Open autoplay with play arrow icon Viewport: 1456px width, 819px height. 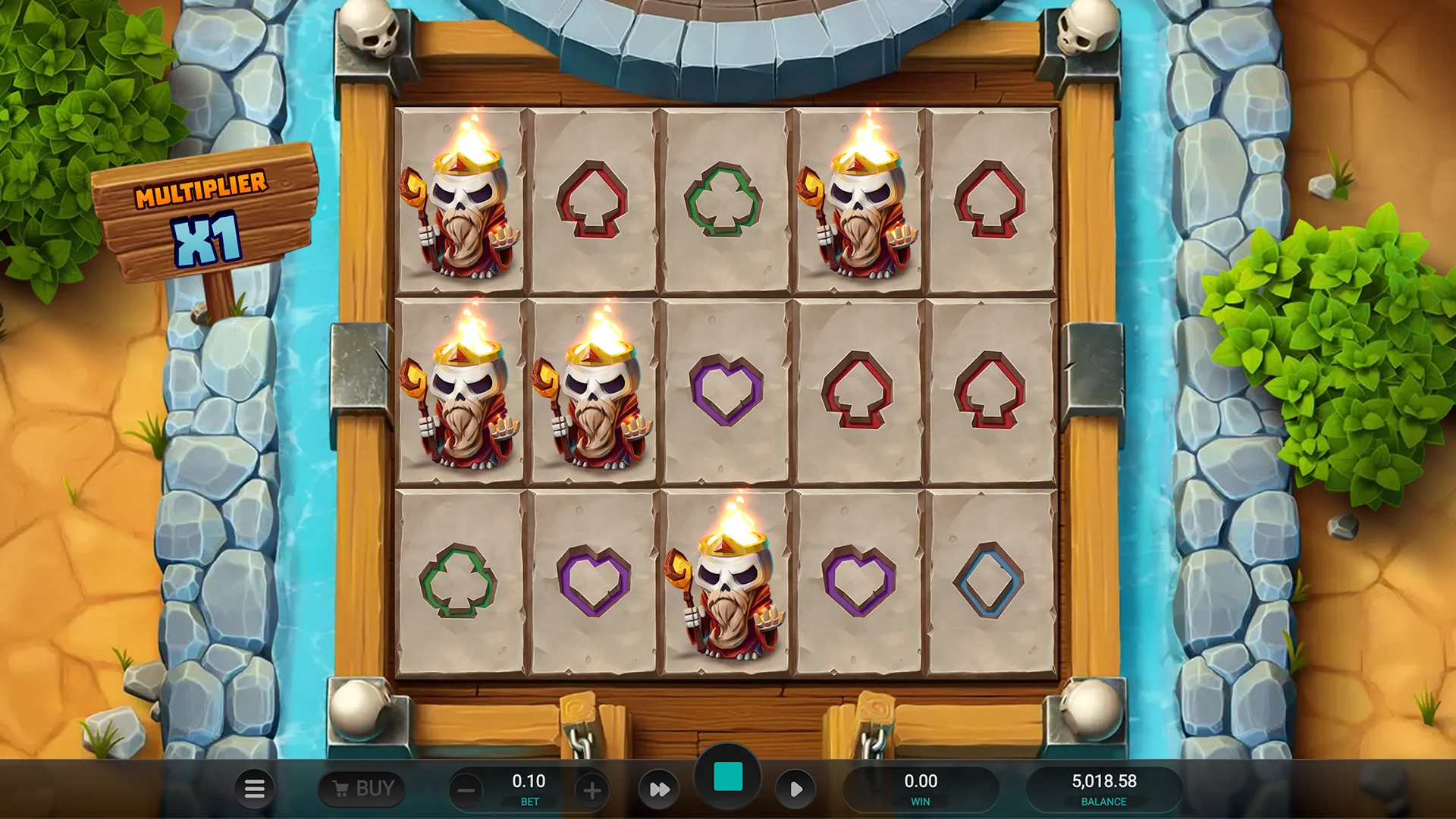pyautogui.click(x=796, y=789)
